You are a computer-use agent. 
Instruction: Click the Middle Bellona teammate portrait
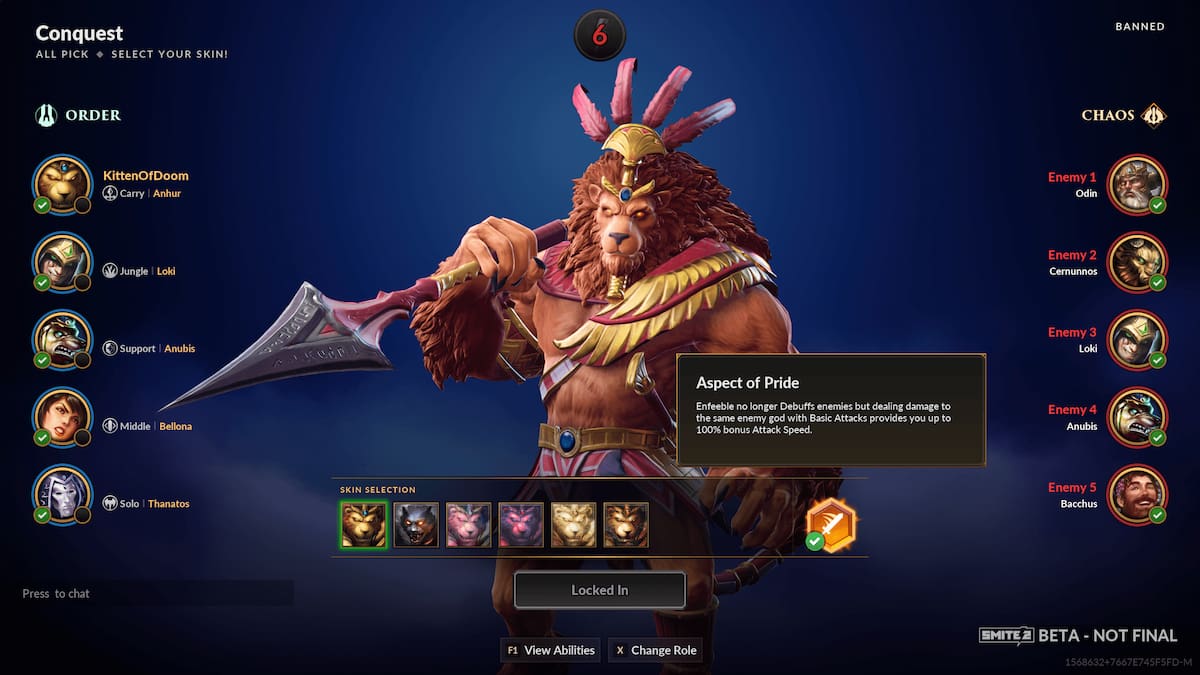click(62, 417)
